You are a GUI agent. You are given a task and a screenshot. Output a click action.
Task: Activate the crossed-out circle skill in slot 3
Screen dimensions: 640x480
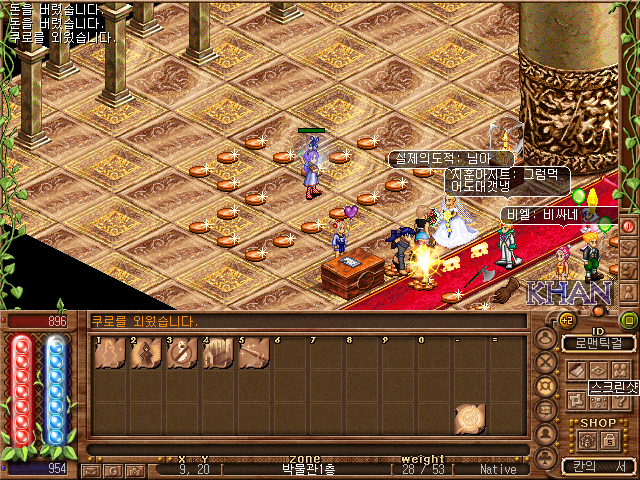coord(182,354)
